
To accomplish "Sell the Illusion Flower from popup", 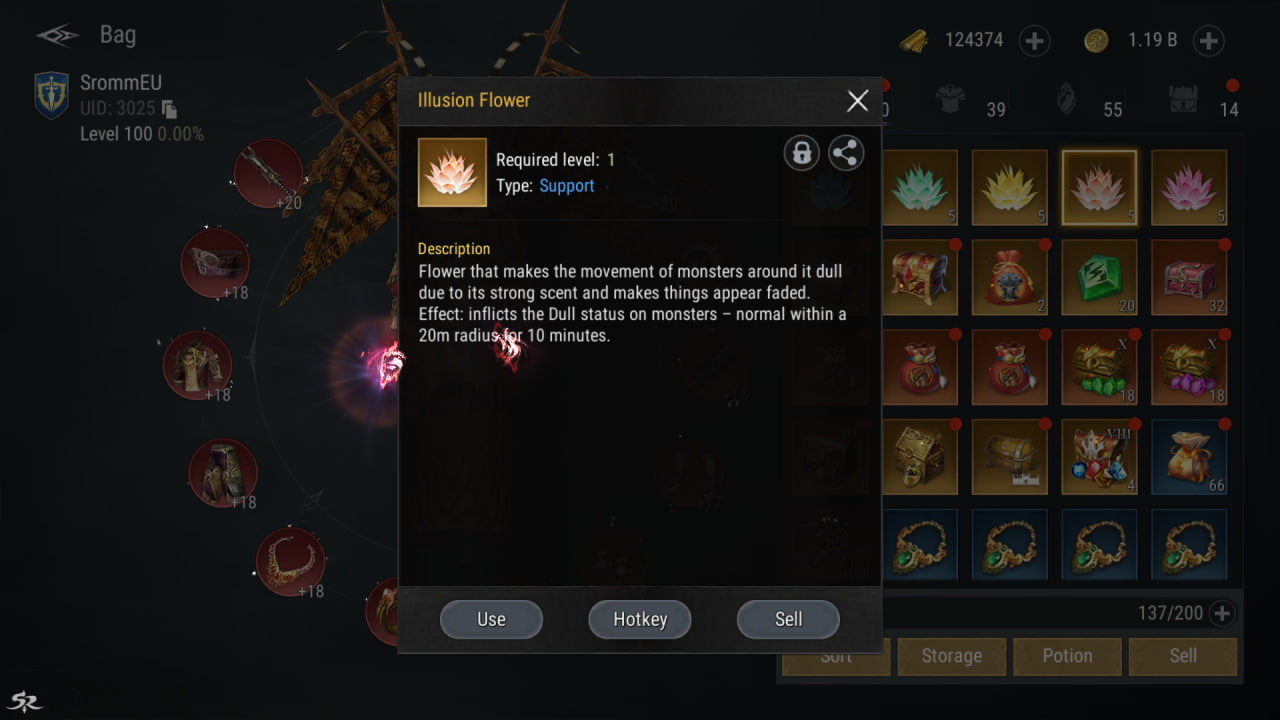I will click(788, 619).
